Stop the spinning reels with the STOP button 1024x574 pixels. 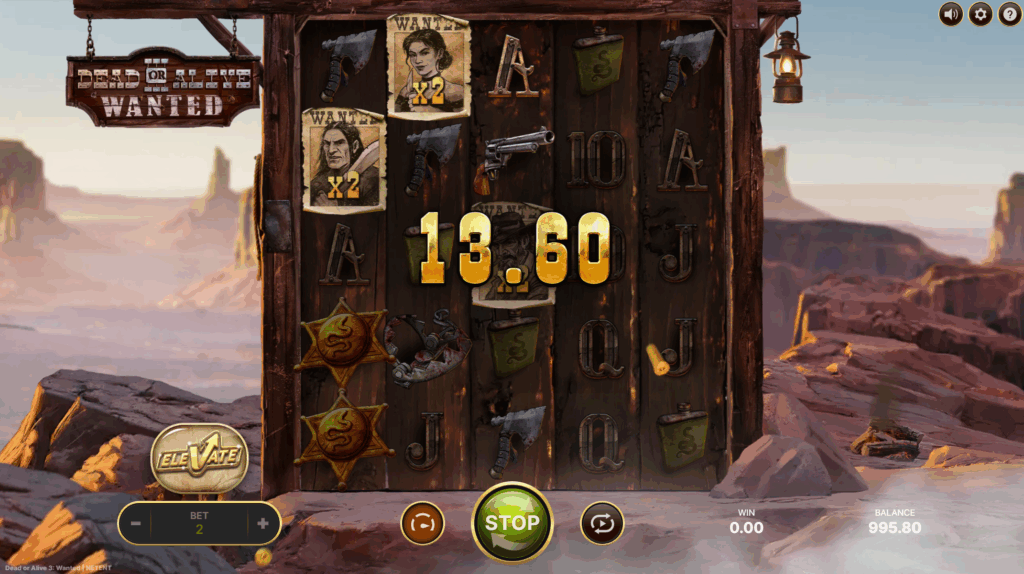tap(512, 522)
